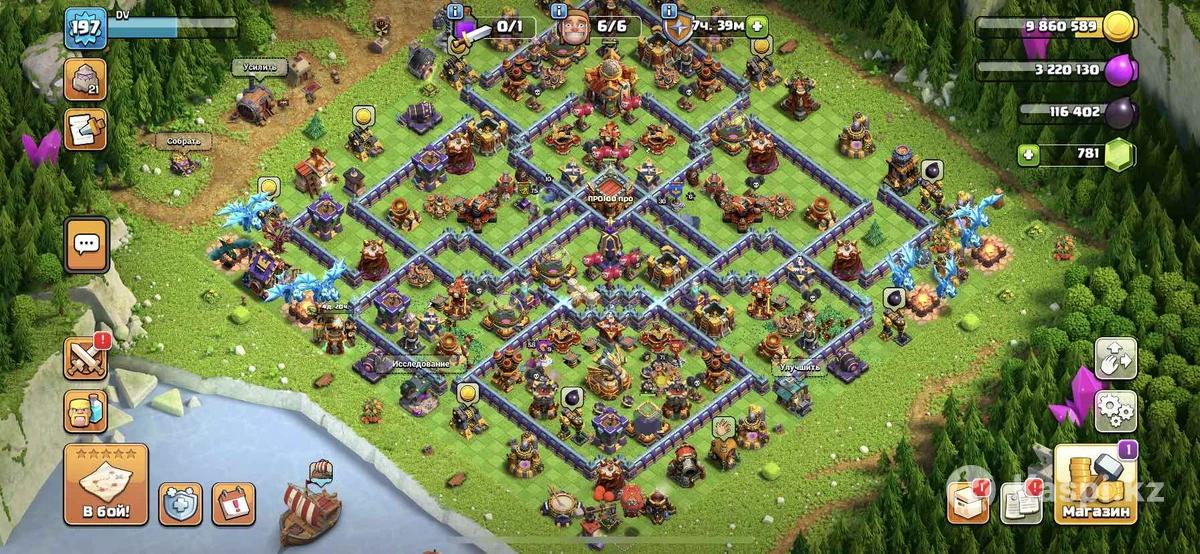Tap the Улучшить upgrade bubble
This screenshot has width=1200, height=554.
pos(798,367)
